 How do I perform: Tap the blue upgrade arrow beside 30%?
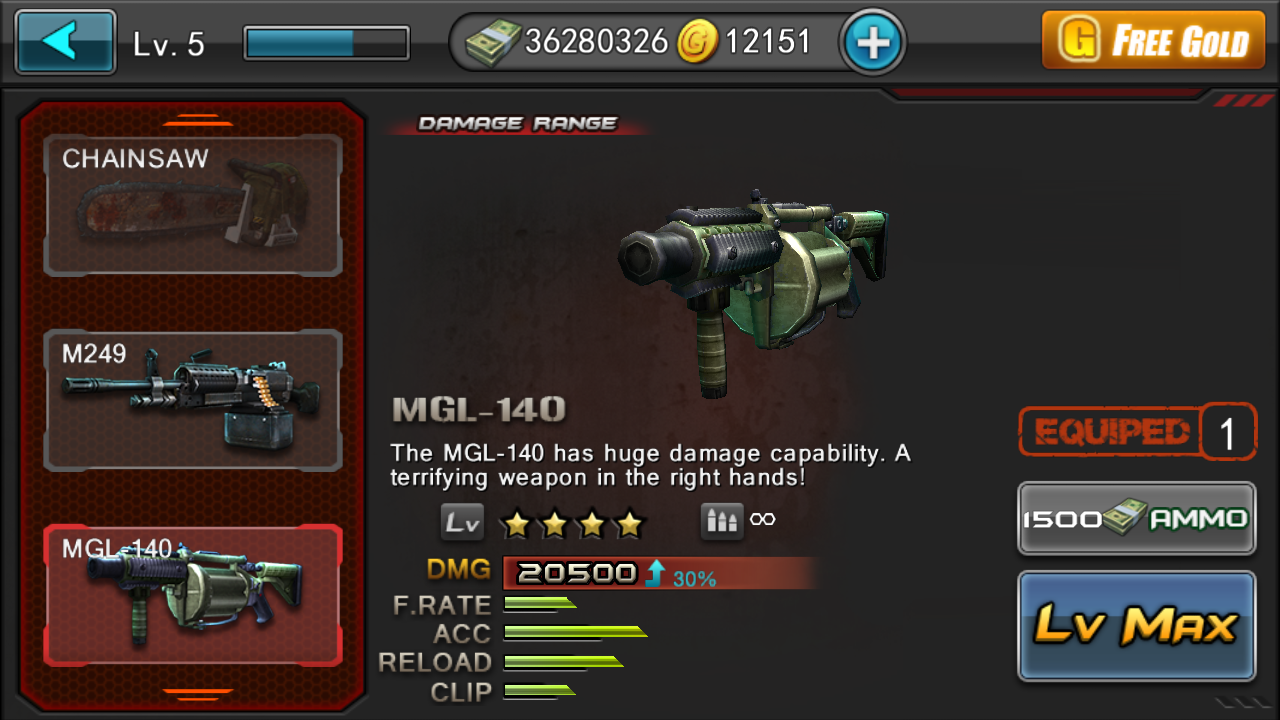(655, 571)
